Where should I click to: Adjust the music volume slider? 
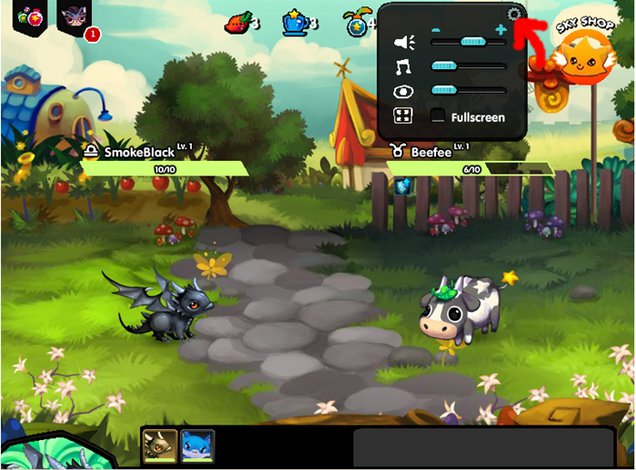pyautogui.click(x=468, y=66)
